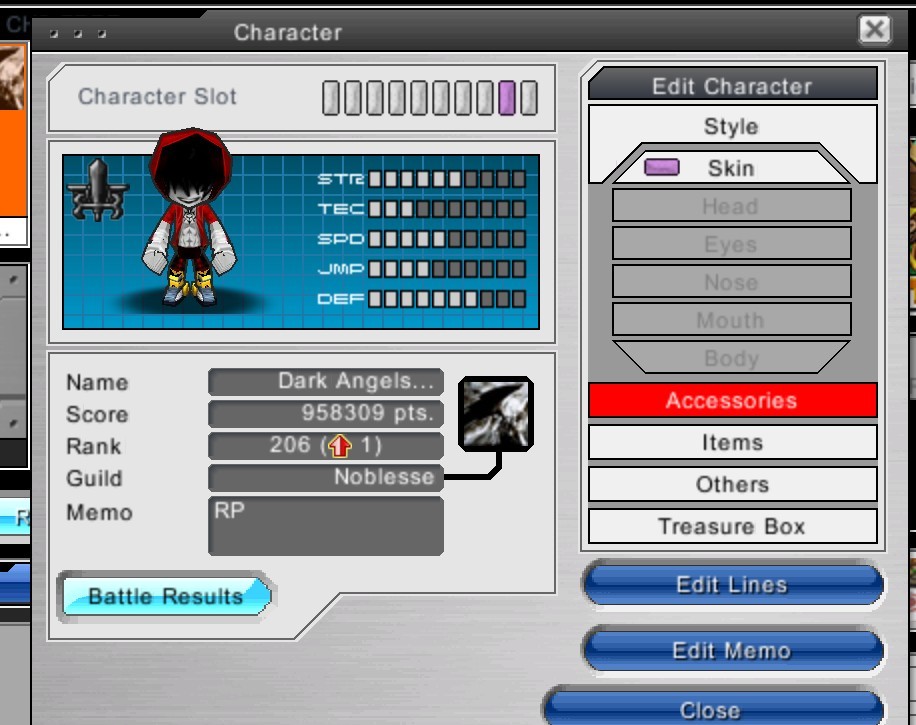The height and width of the screenshot is (725, 916).
Task: Open the Treasure Box
Action: tap(732, 527)
